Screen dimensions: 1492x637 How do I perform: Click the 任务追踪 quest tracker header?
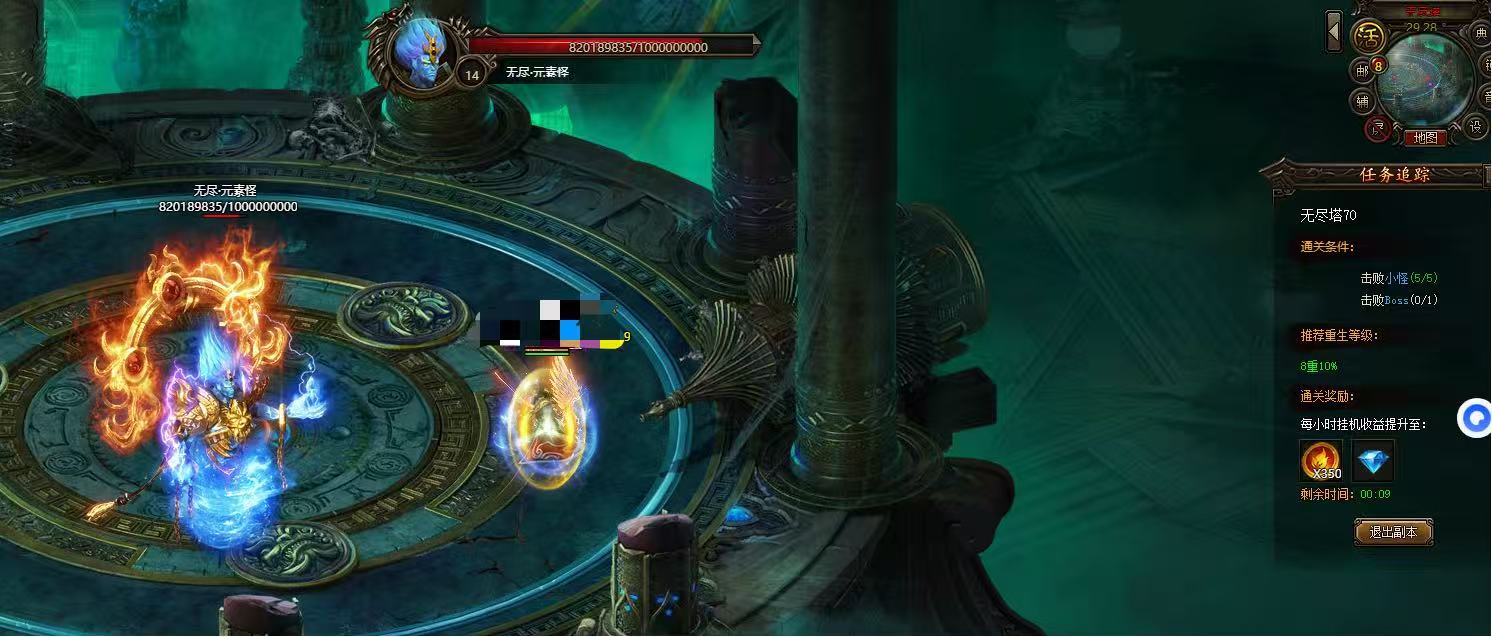1394,174
